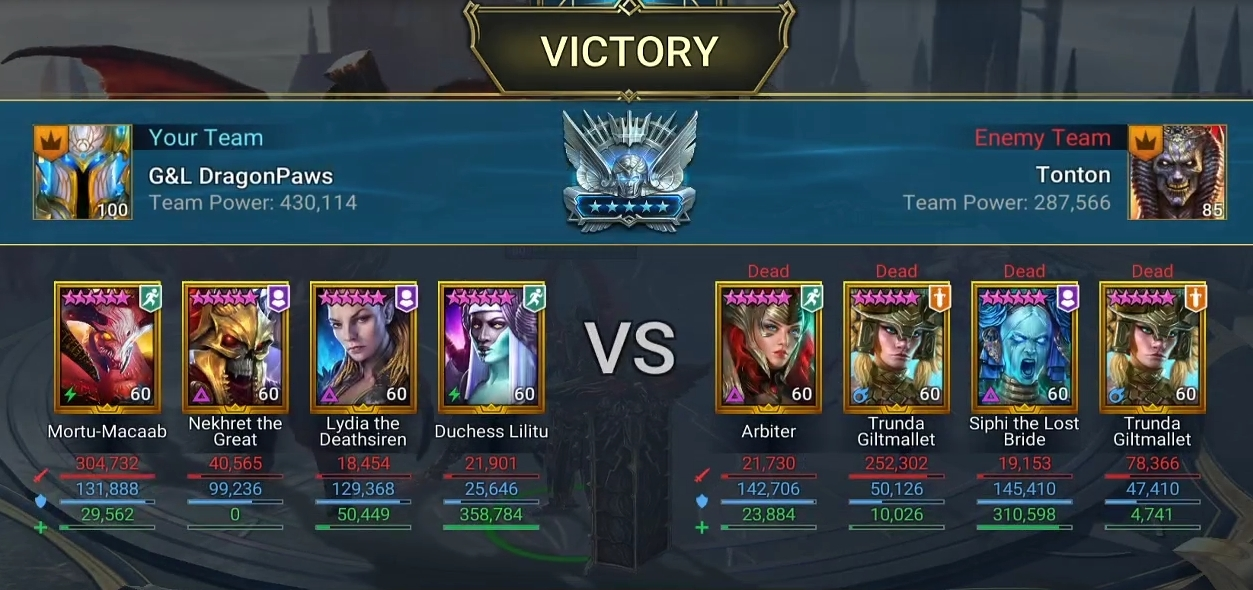Tap the Duchess Lilitu champion card

491,347
